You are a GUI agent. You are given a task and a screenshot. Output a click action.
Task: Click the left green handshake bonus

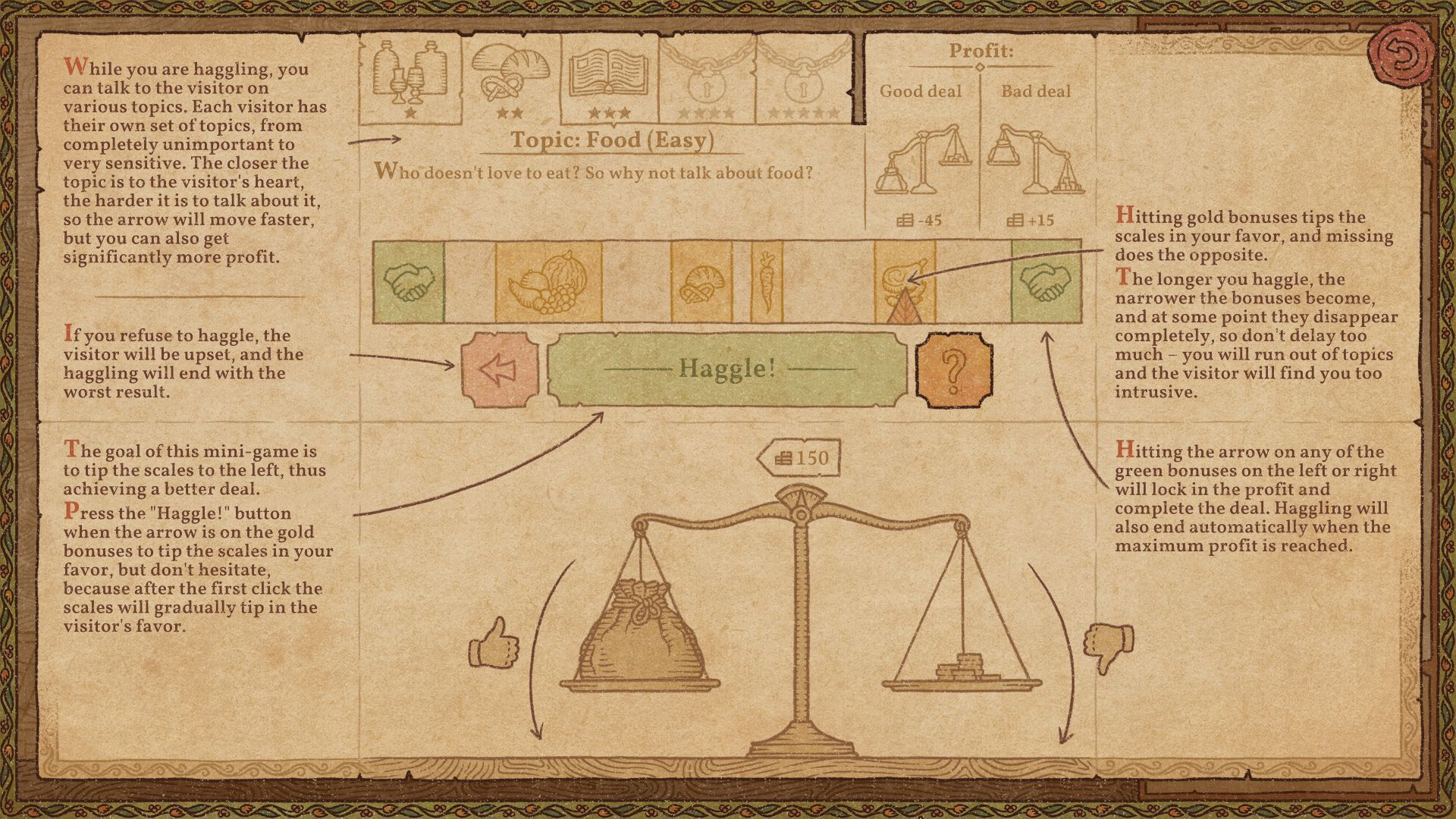coord(410,282)
